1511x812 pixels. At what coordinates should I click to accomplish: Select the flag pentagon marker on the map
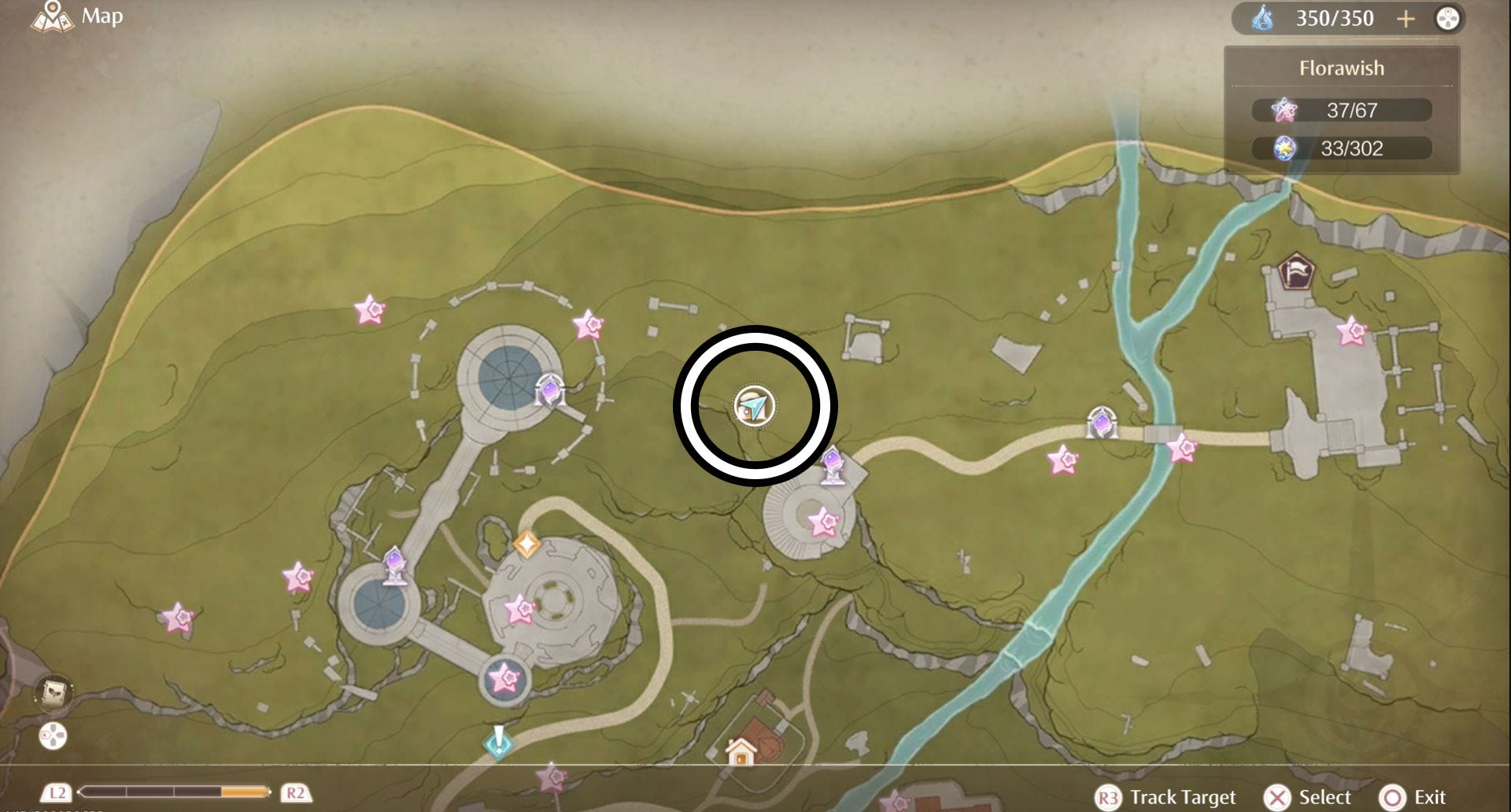(1295, 272)
